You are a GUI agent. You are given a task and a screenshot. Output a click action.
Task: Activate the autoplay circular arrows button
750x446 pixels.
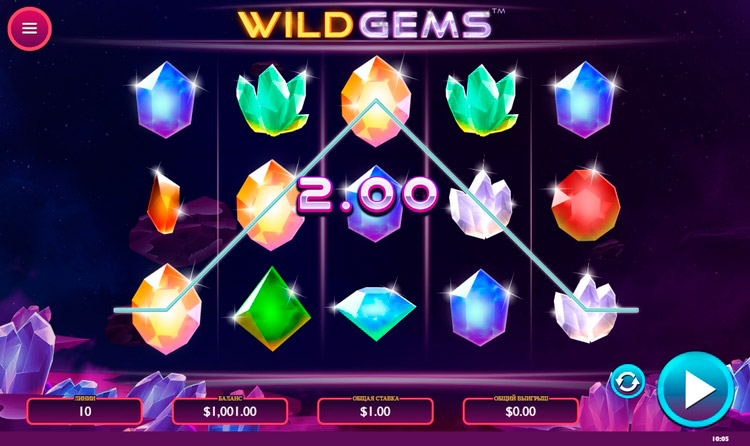click(x=628, y=381)
